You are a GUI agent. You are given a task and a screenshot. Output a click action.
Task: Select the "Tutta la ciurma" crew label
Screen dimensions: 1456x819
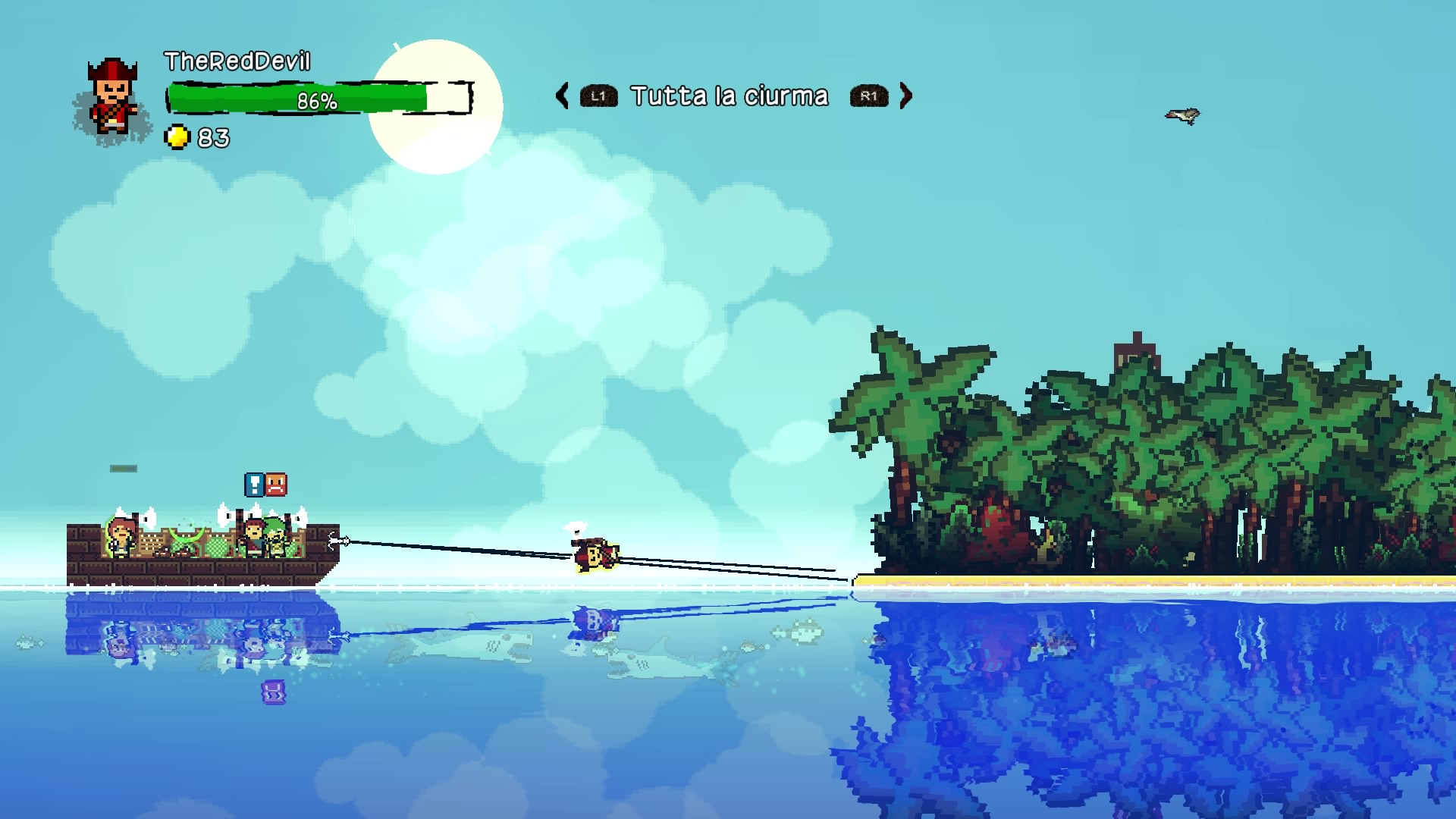[x=730, y=96]
